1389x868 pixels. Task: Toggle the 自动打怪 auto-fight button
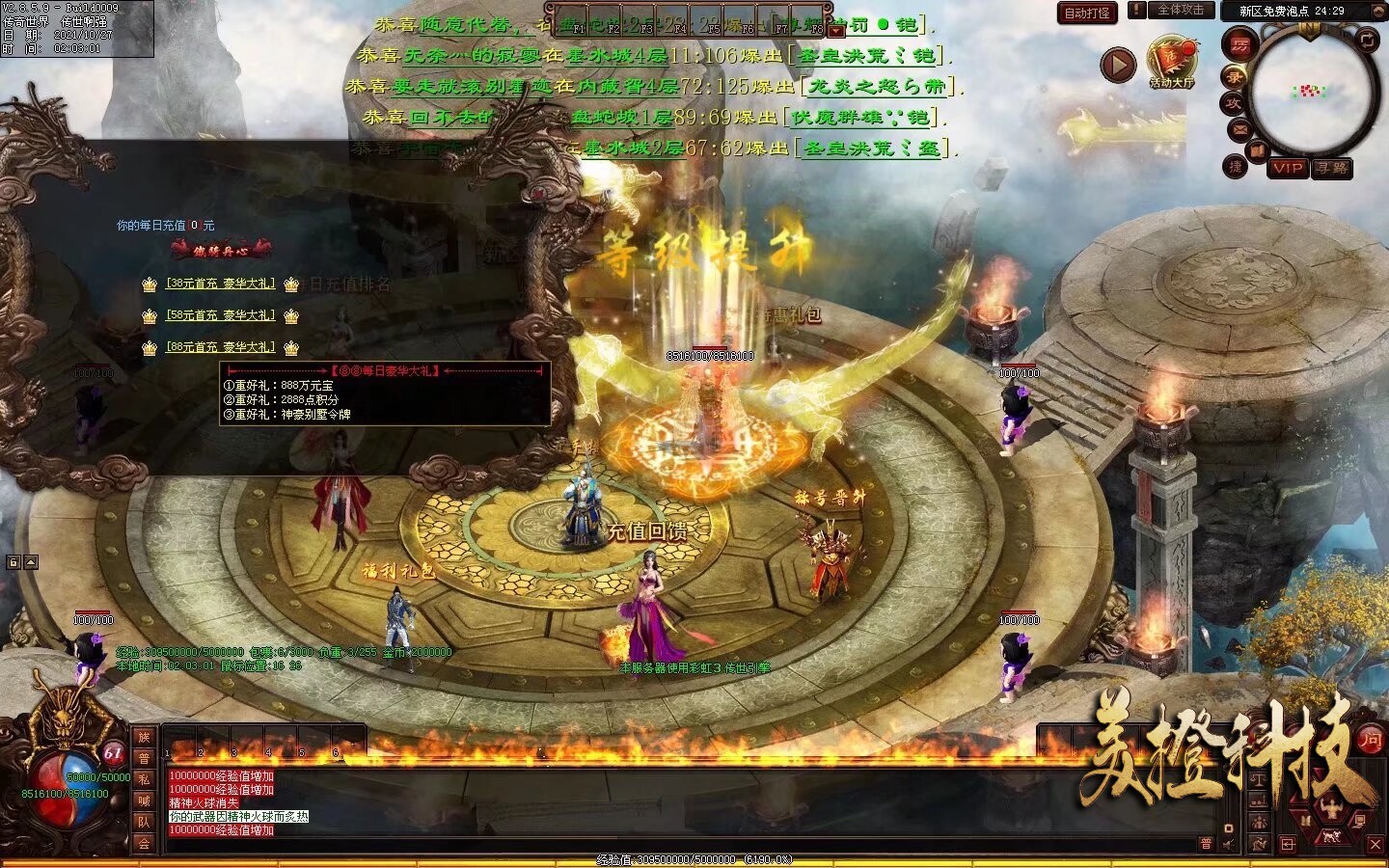[1087, 14]
